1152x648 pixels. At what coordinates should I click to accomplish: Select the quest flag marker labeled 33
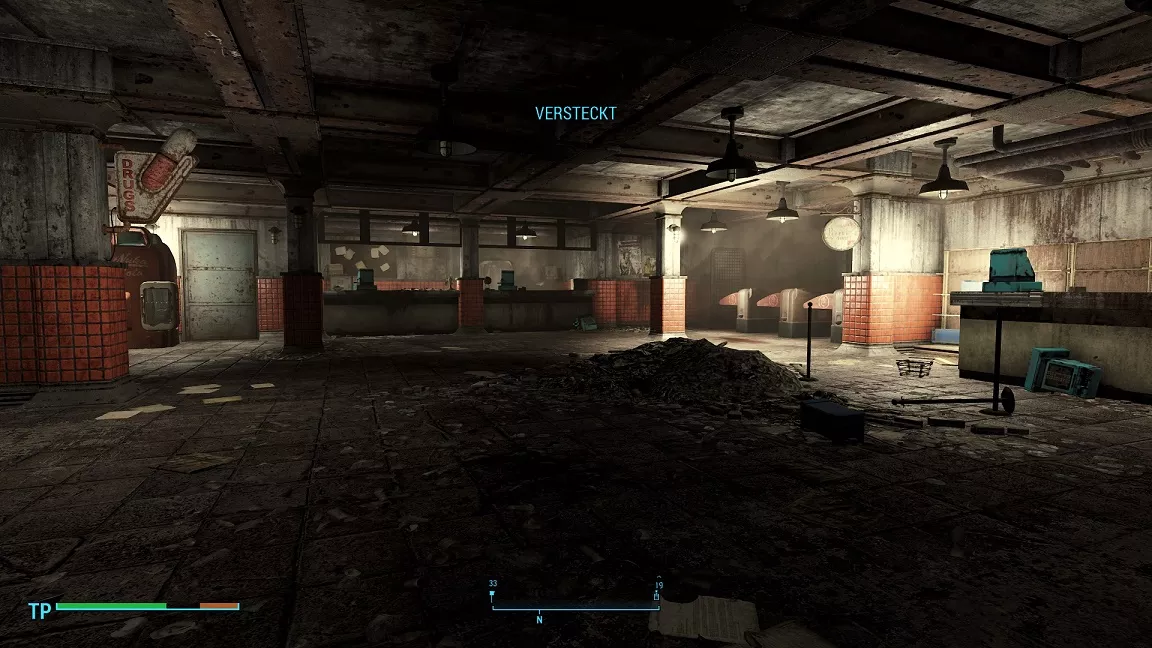click(492, 596)
